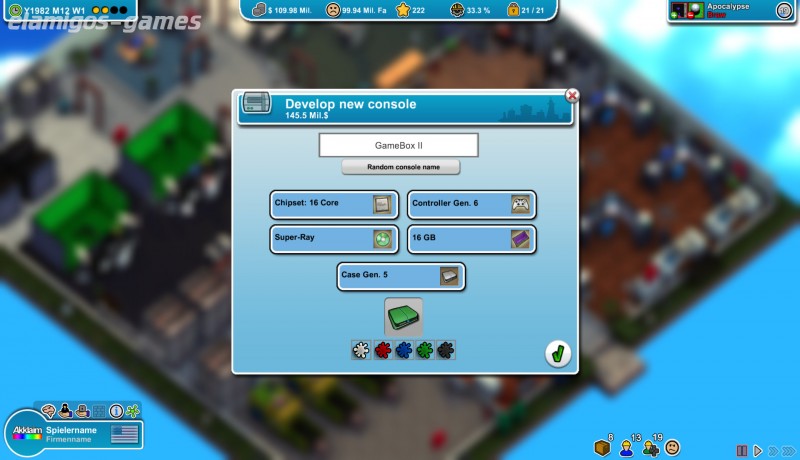800x460 pixels.
Task: Click the sad face mood icon
Action: 673,447
